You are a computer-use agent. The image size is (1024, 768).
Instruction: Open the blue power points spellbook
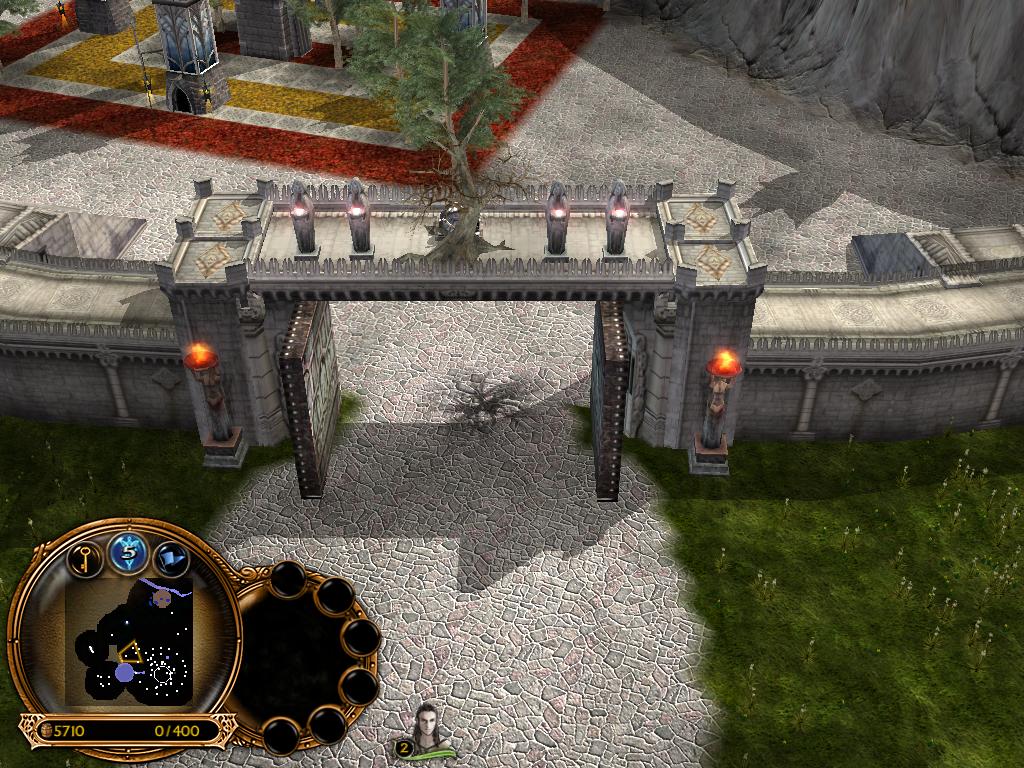129,553
